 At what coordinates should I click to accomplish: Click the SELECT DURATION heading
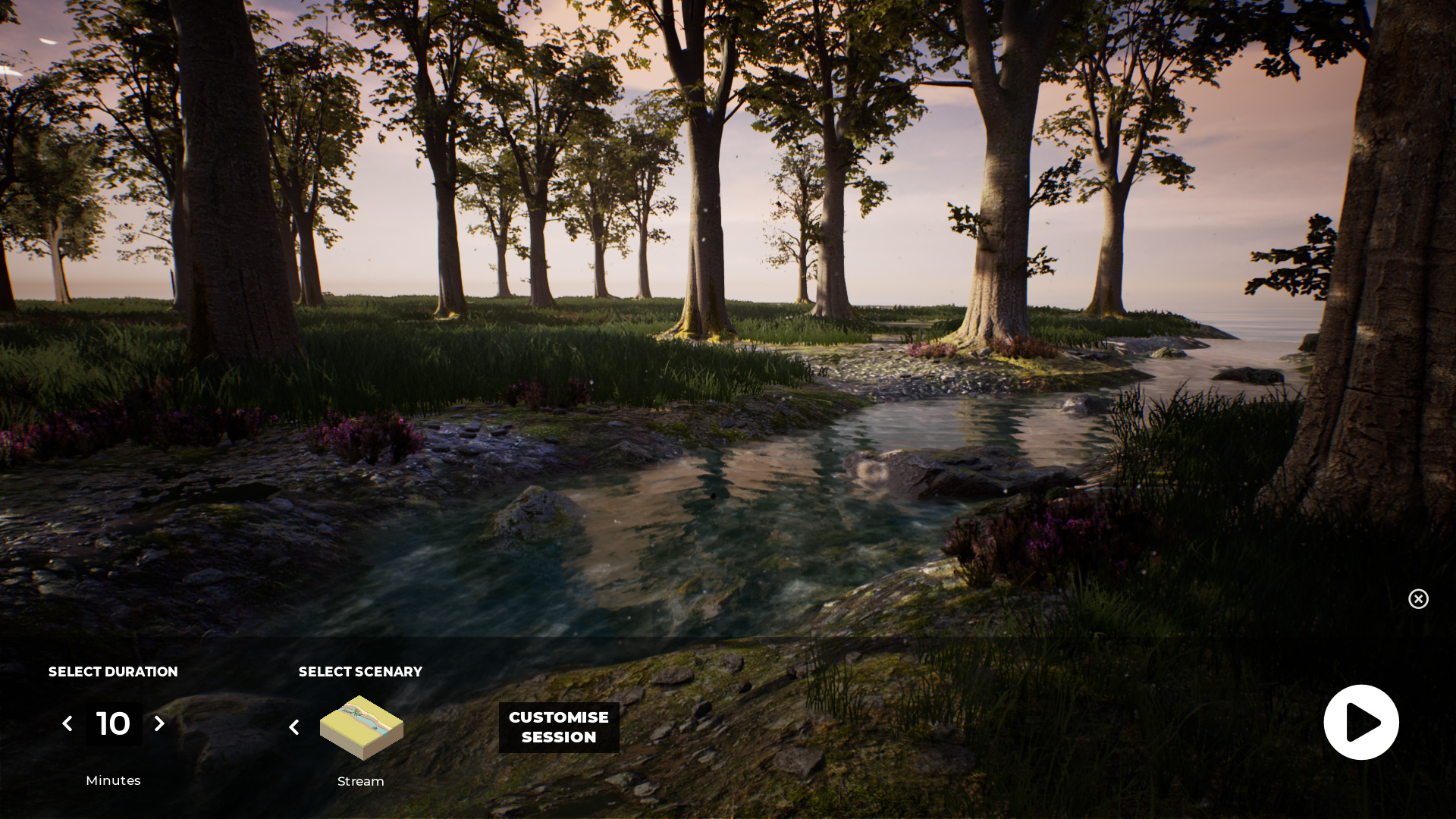[x=112, y=672]
